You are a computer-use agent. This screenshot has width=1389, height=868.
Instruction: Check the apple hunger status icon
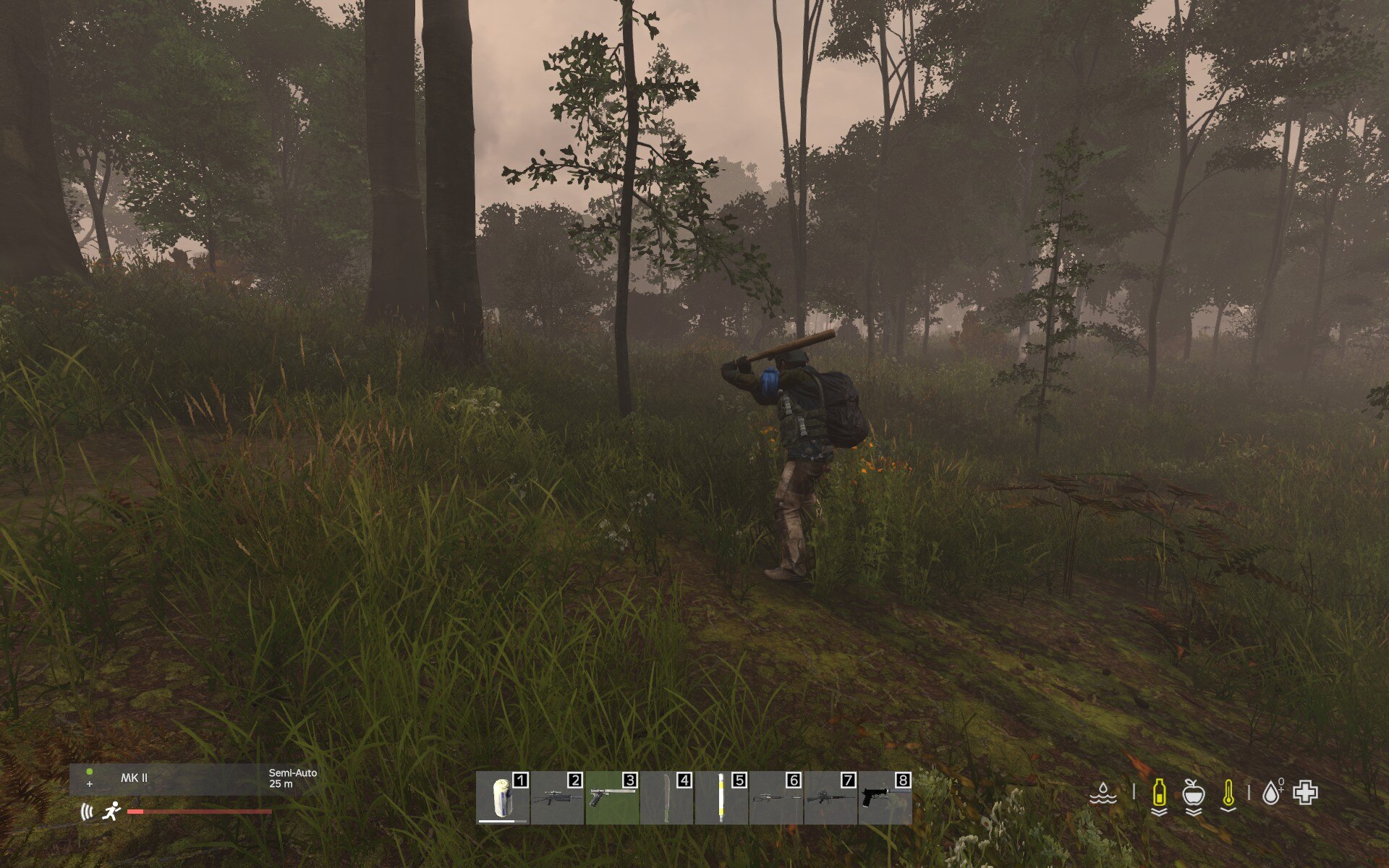1194,794
